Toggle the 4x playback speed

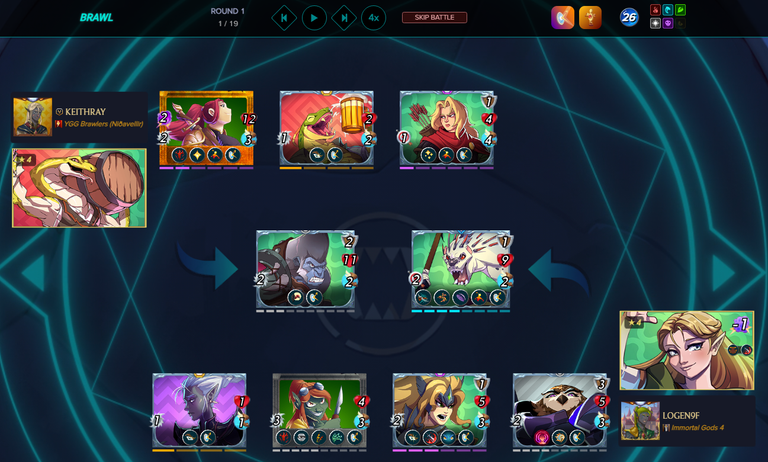(373, 18)
